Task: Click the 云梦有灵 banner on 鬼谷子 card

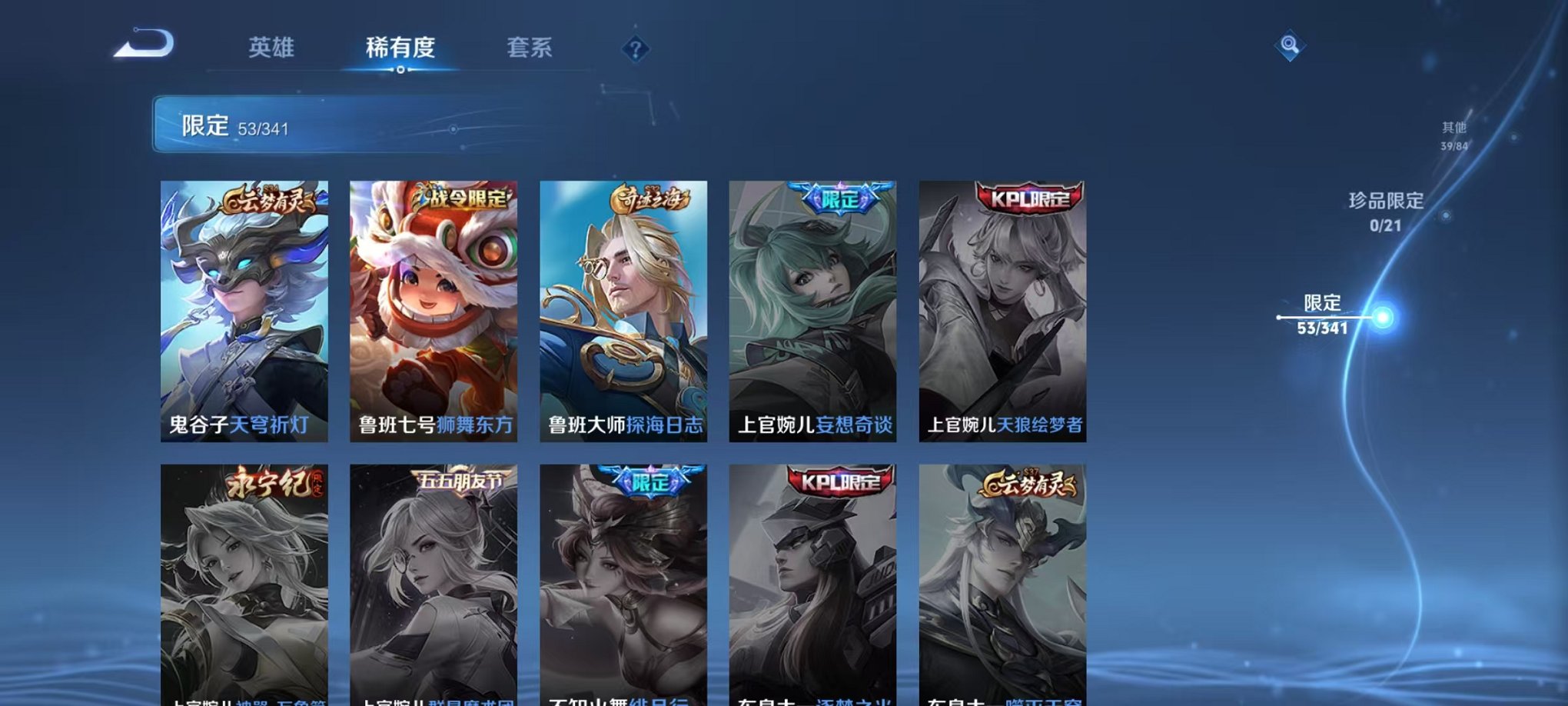Action: pos(269,201)
